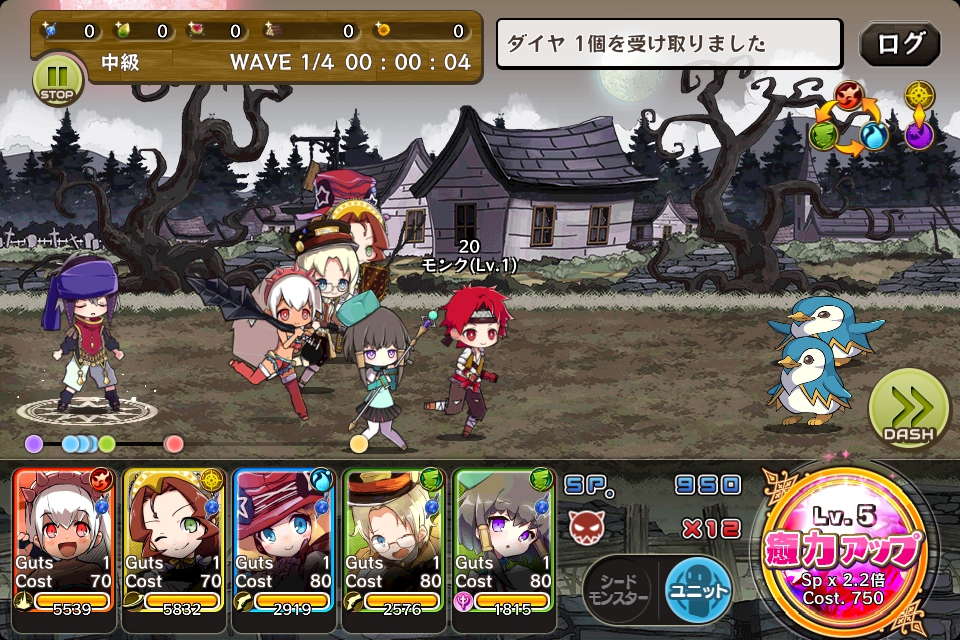Pause the battle with the STOP button

pyautogui.click(x=59, y=79)
